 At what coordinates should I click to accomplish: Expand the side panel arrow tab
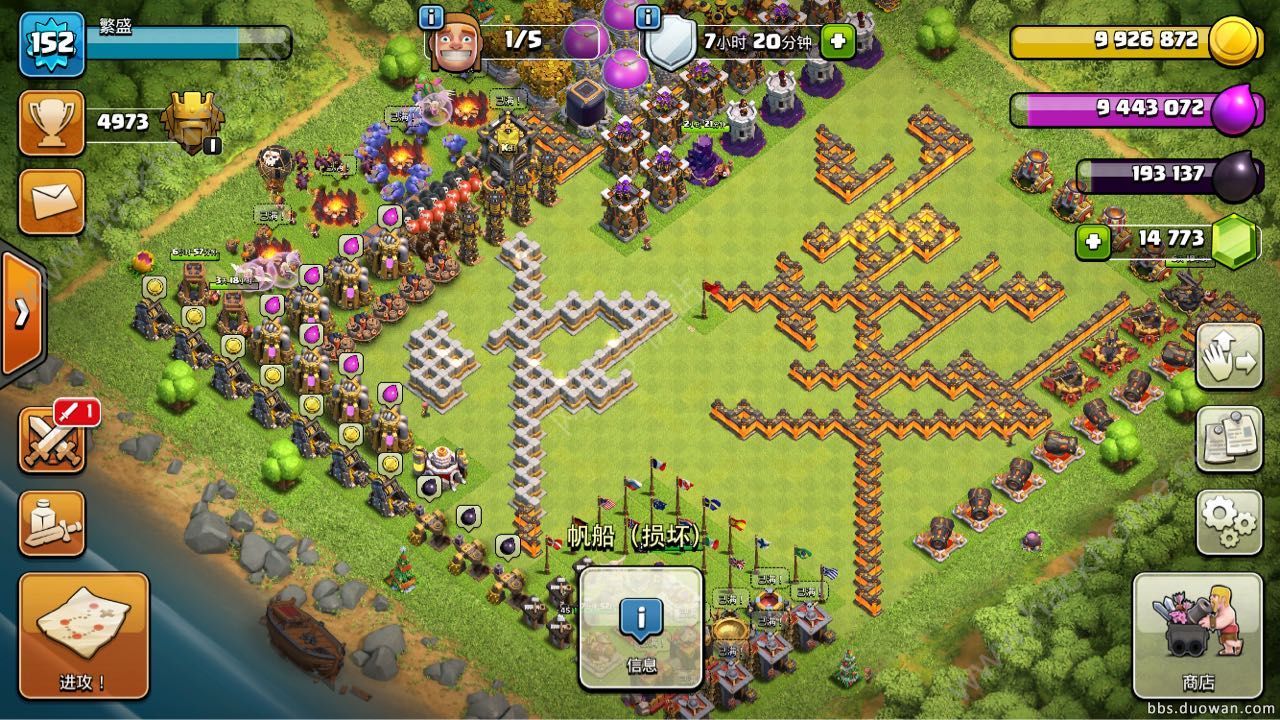pos(20,313)
